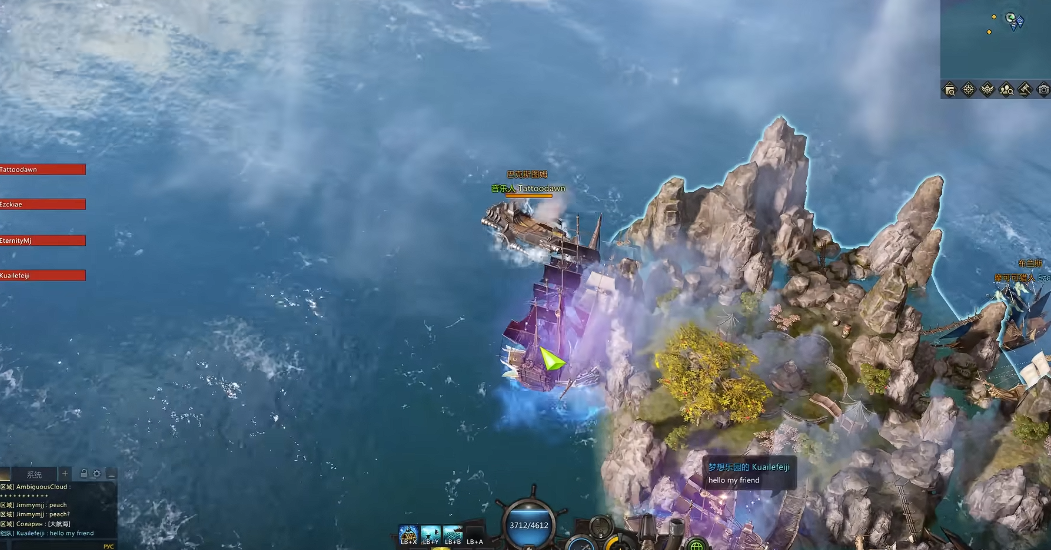The width and height of the screenshot is (1051, 550).
Task: Open the auction gavel icon under the minimap
Action: 1024,90
